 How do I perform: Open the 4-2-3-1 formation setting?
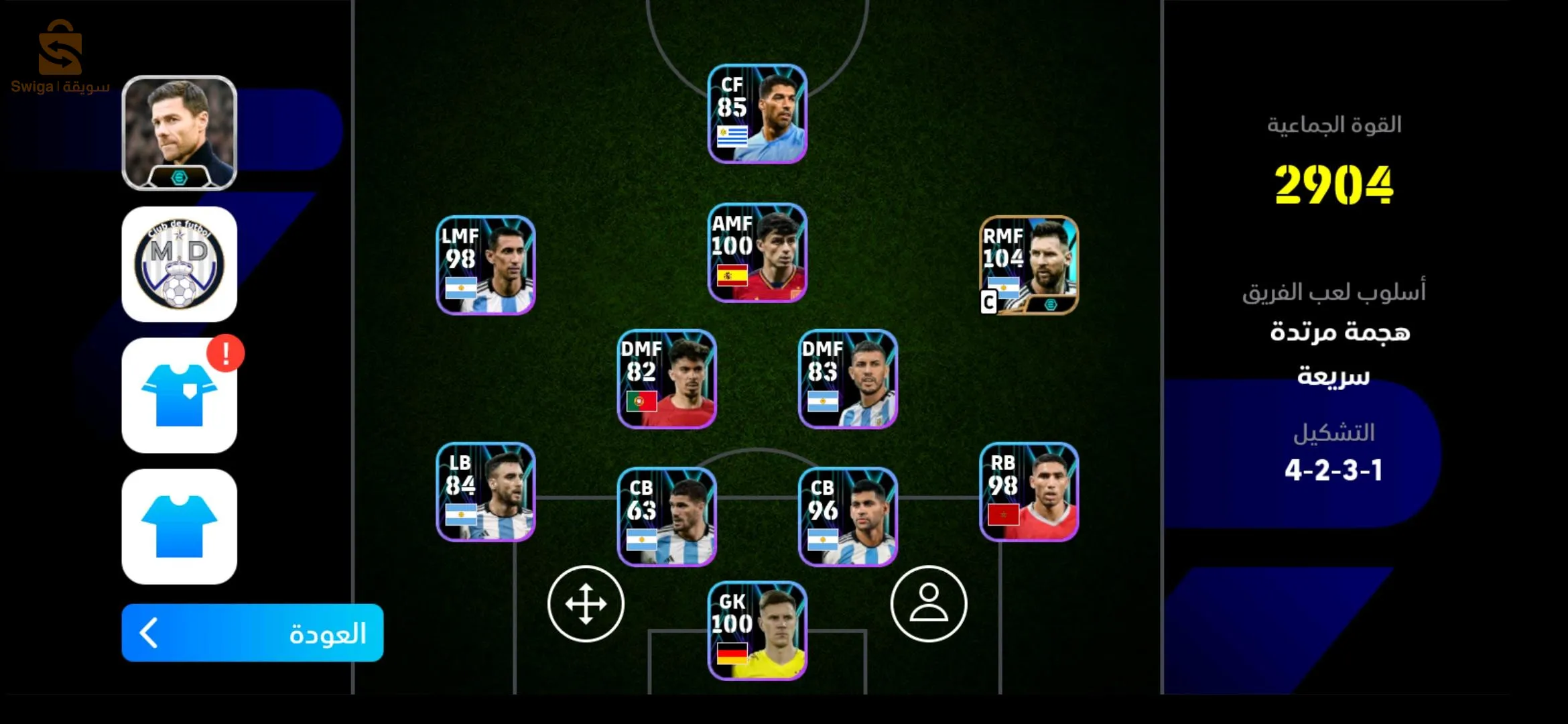tap(1333, 469)
